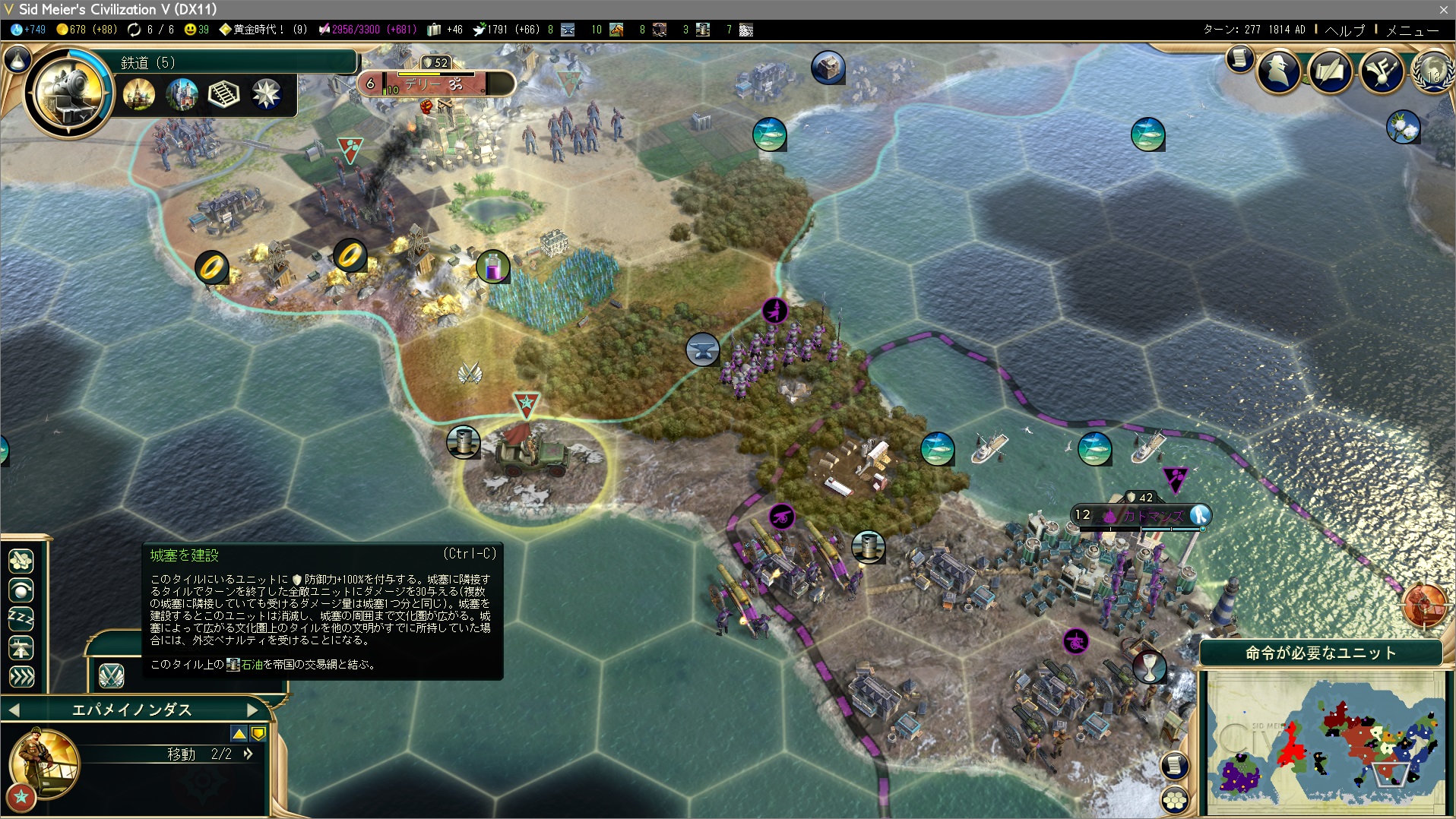Screen dimensions: 1456x819
Task: Open the World Congress globe icon
Action: [x=1432, y=72]
